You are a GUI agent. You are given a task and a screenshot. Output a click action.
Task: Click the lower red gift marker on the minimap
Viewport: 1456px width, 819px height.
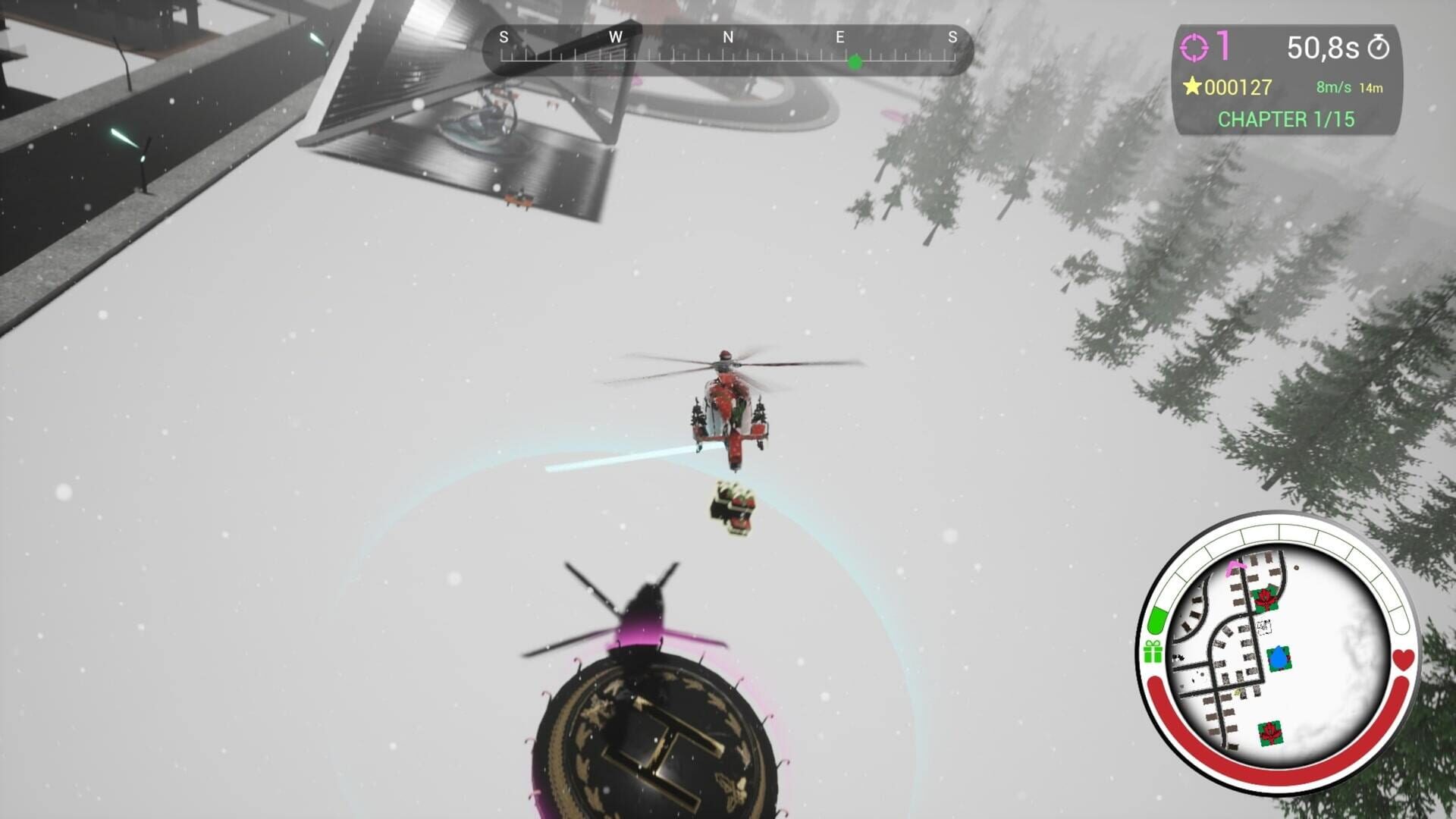(1271, 733)
